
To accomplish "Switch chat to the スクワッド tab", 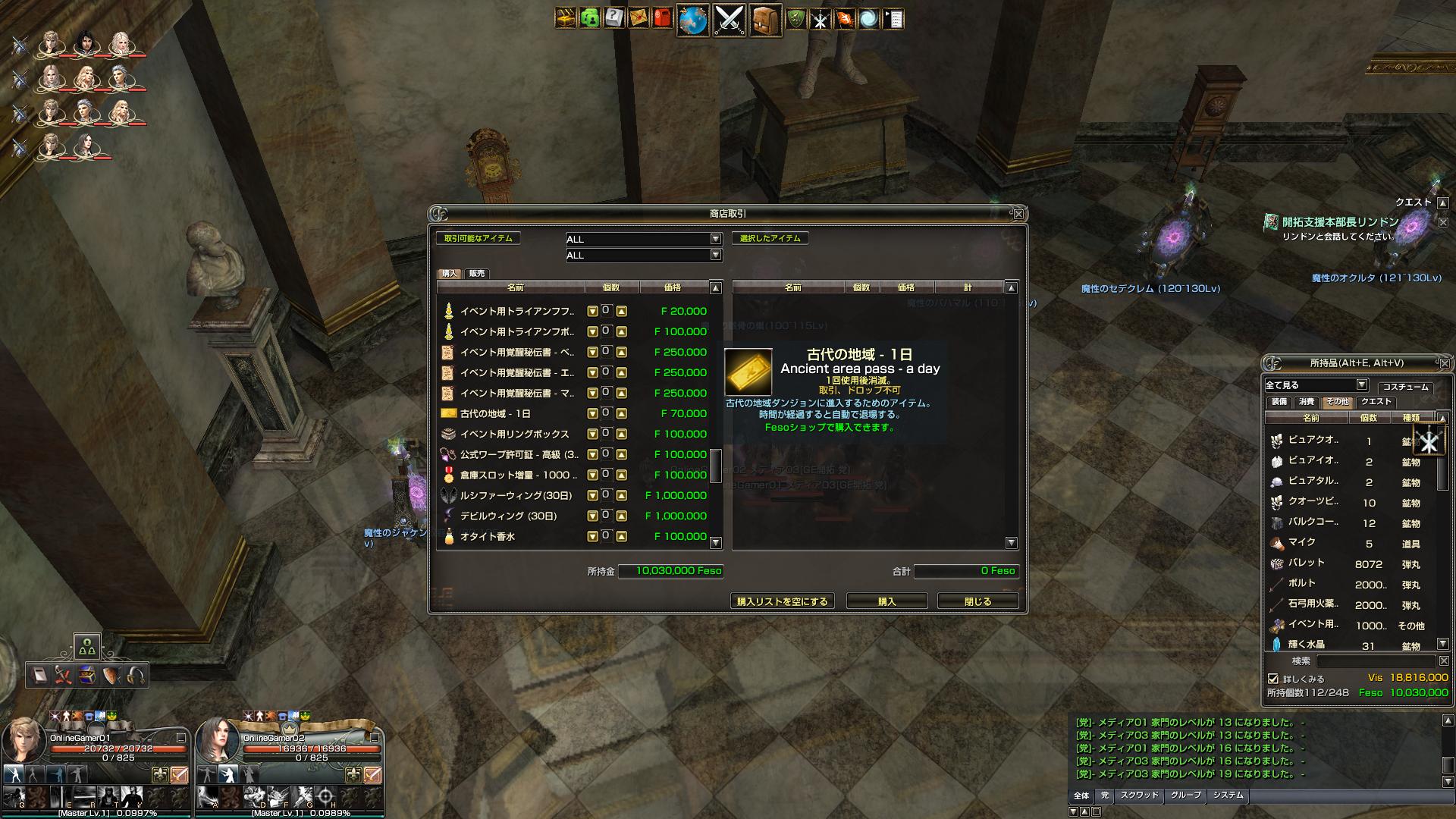I will 1139,795.
